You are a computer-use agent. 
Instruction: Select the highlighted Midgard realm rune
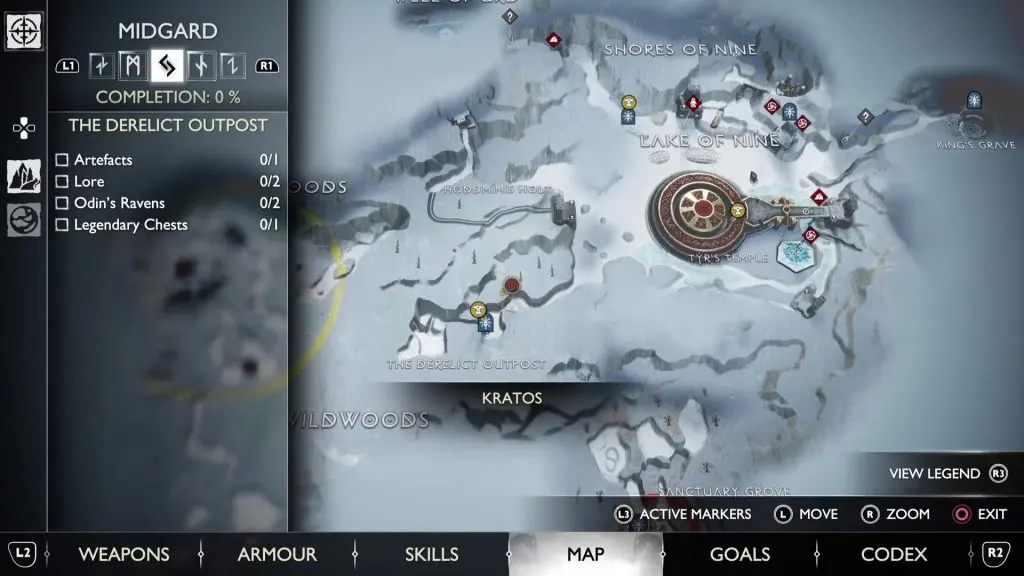point(166,66)
